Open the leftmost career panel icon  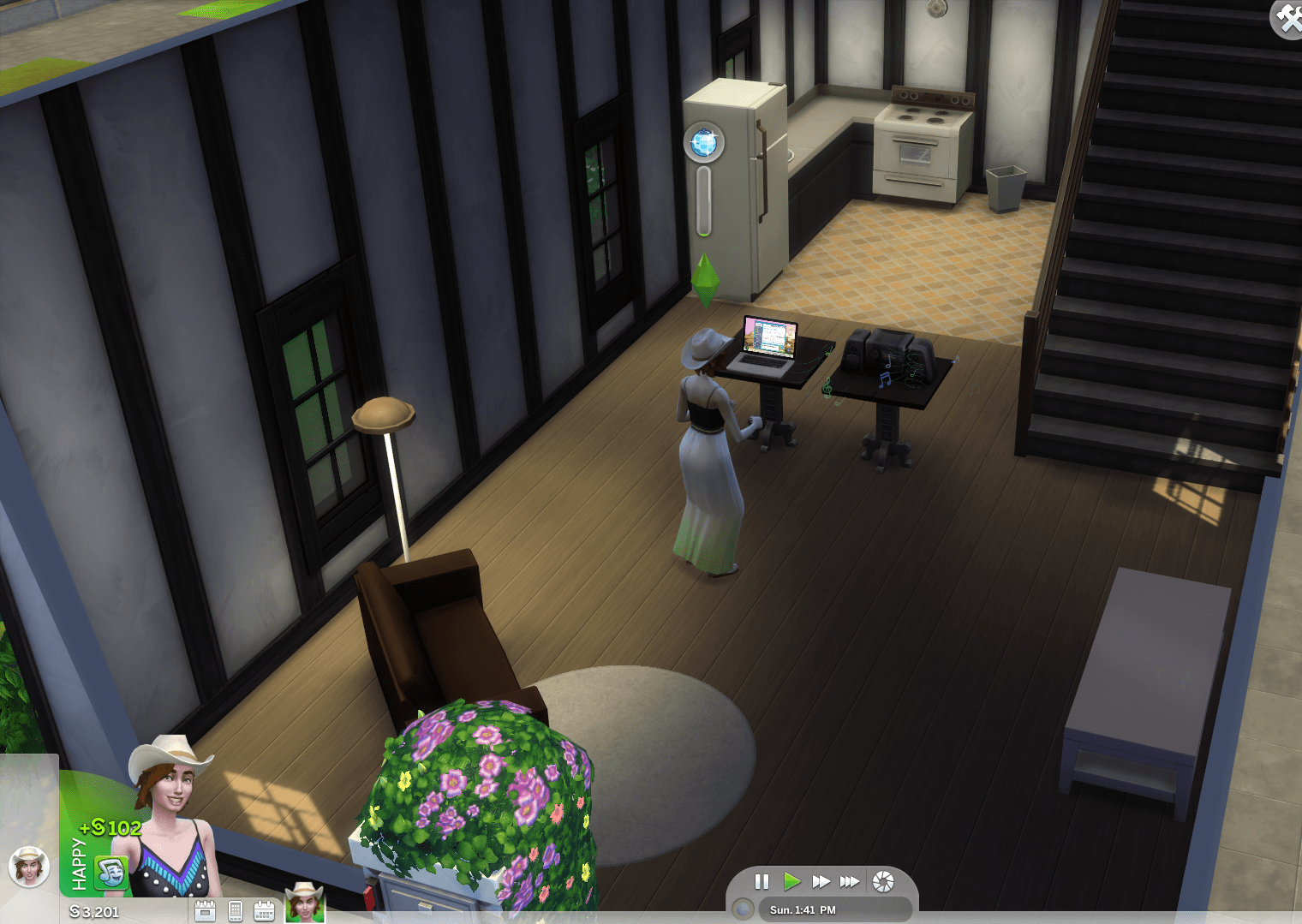click(x=206, y=910)
